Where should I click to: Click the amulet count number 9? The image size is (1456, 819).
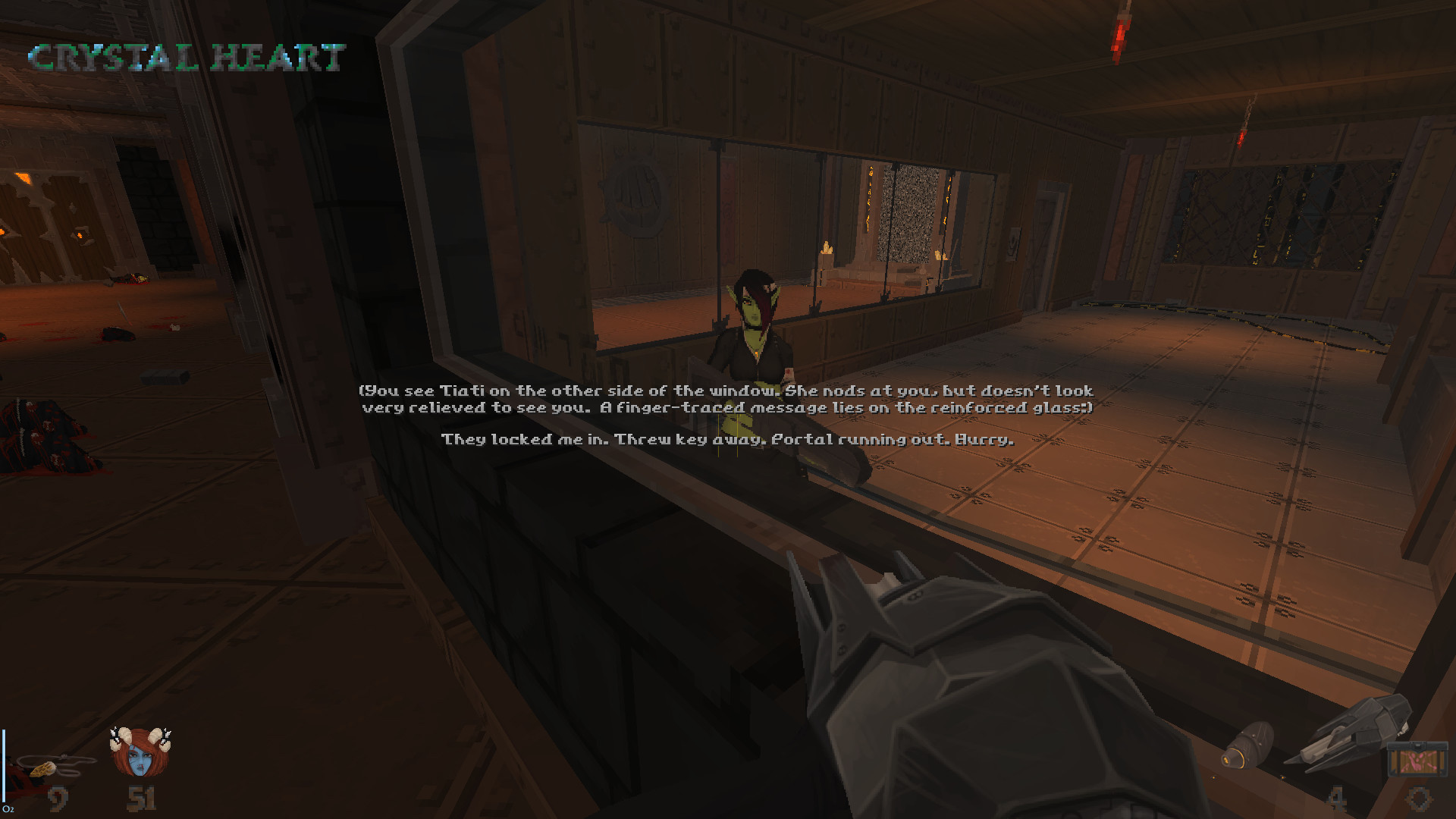58,796
